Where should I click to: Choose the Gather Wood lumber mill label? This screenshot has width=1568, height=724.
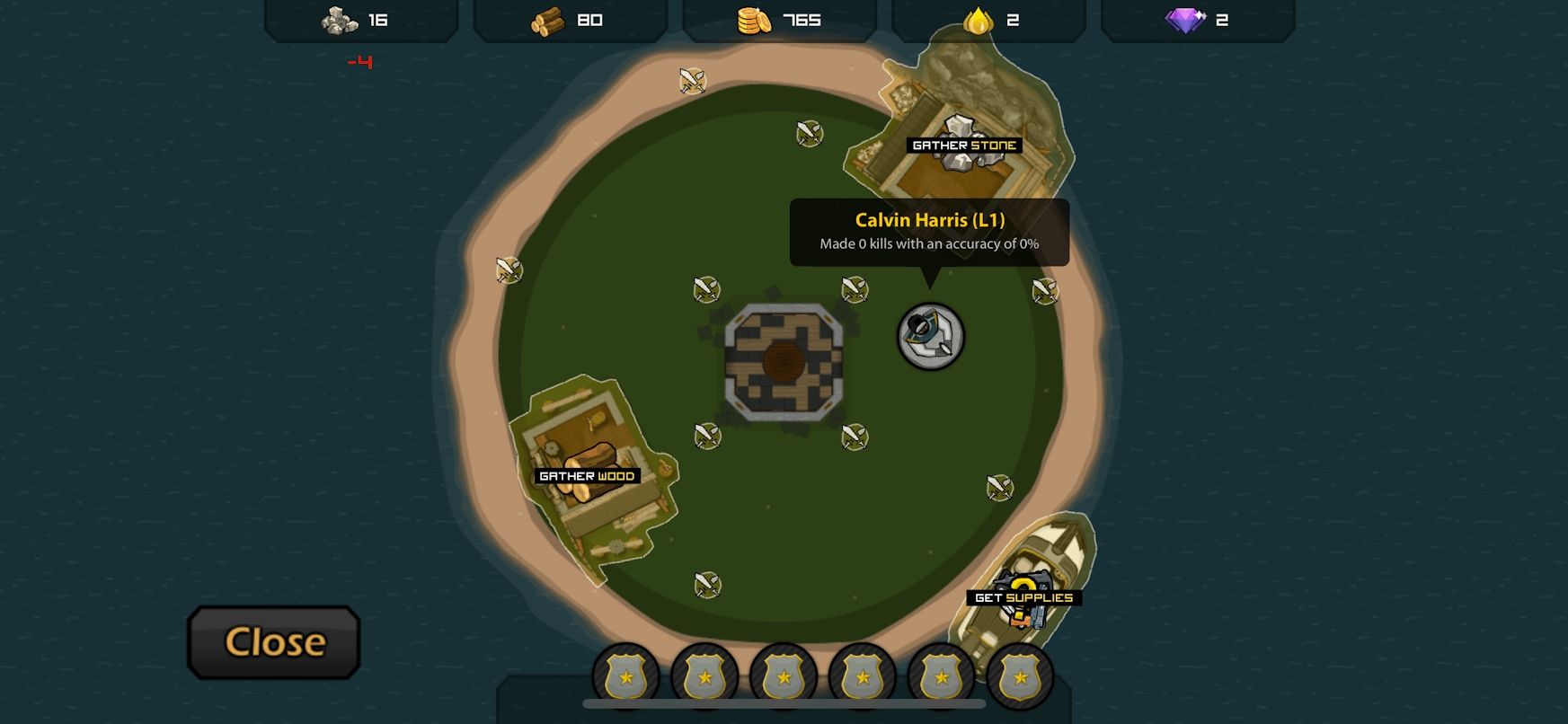click(587, 476)
